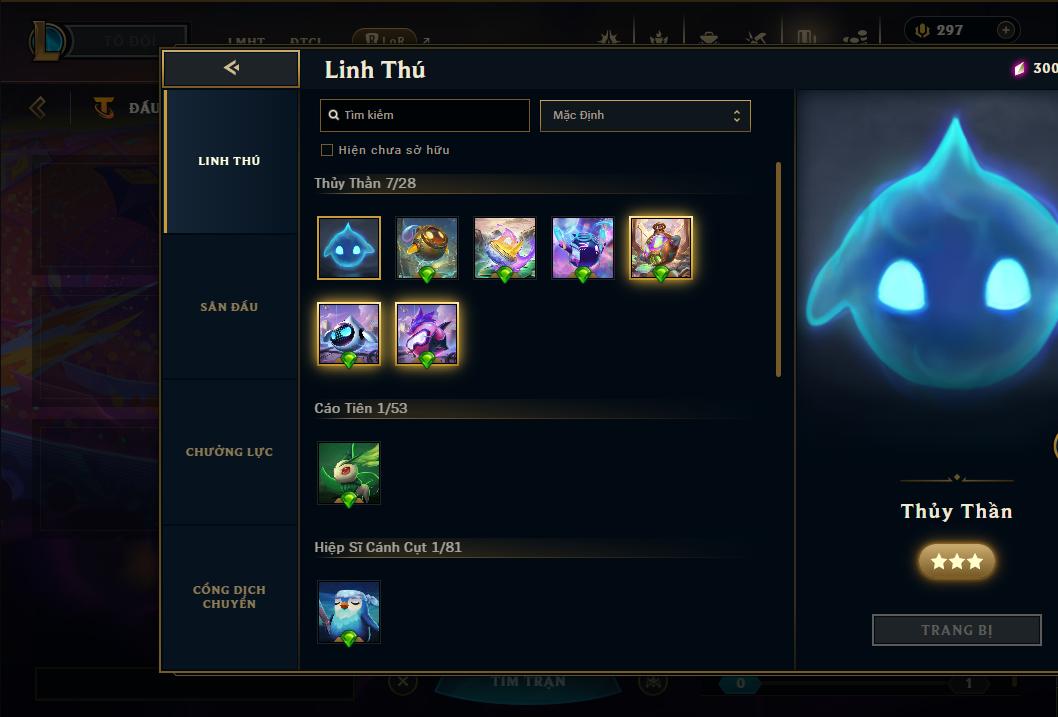
Task: Select the base blue Thủy Thần thumbnail
Action: point(349,248)
